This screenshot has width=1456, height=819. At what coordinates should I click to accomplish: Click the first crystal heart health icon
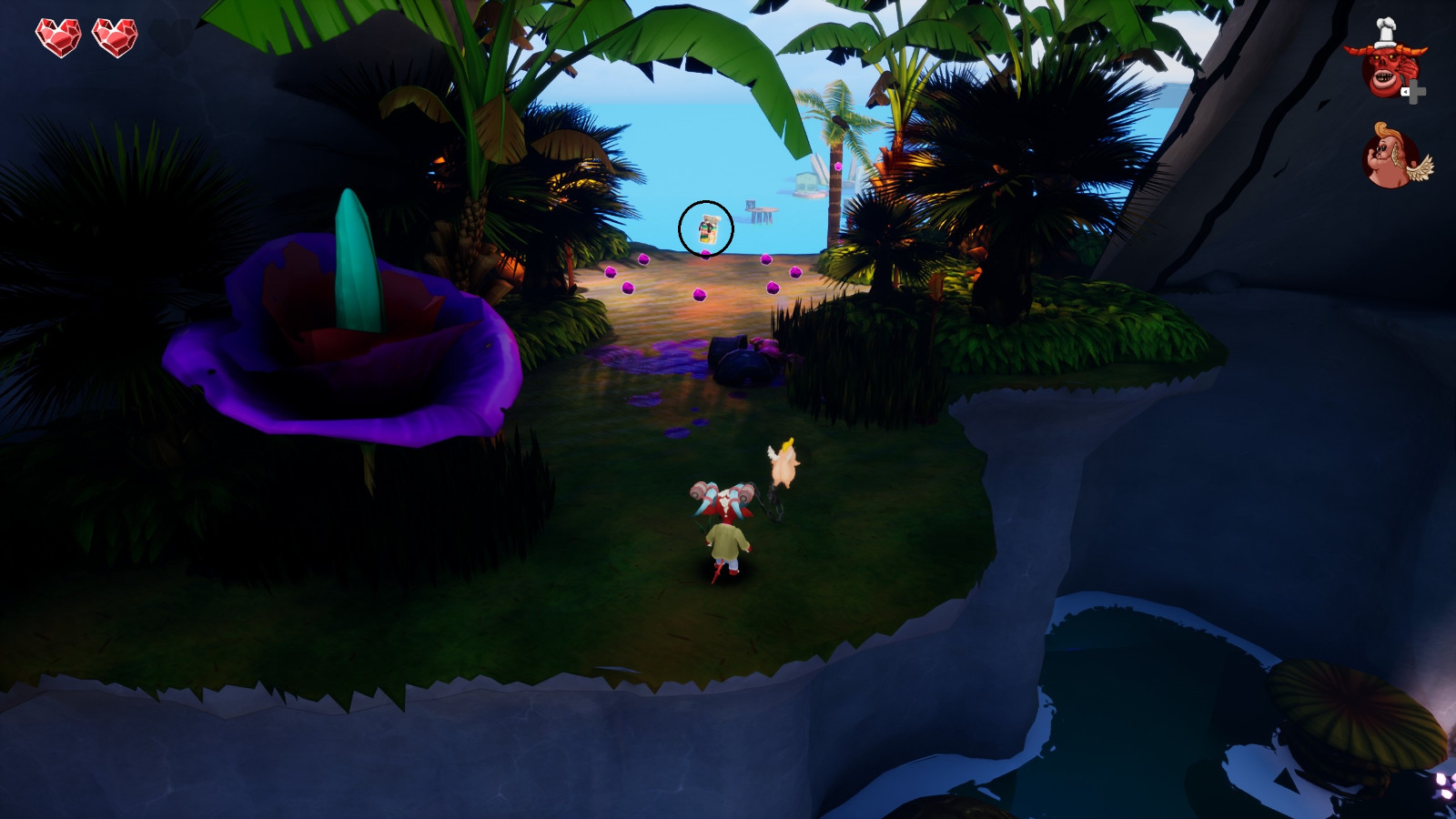tap(57, 37)
